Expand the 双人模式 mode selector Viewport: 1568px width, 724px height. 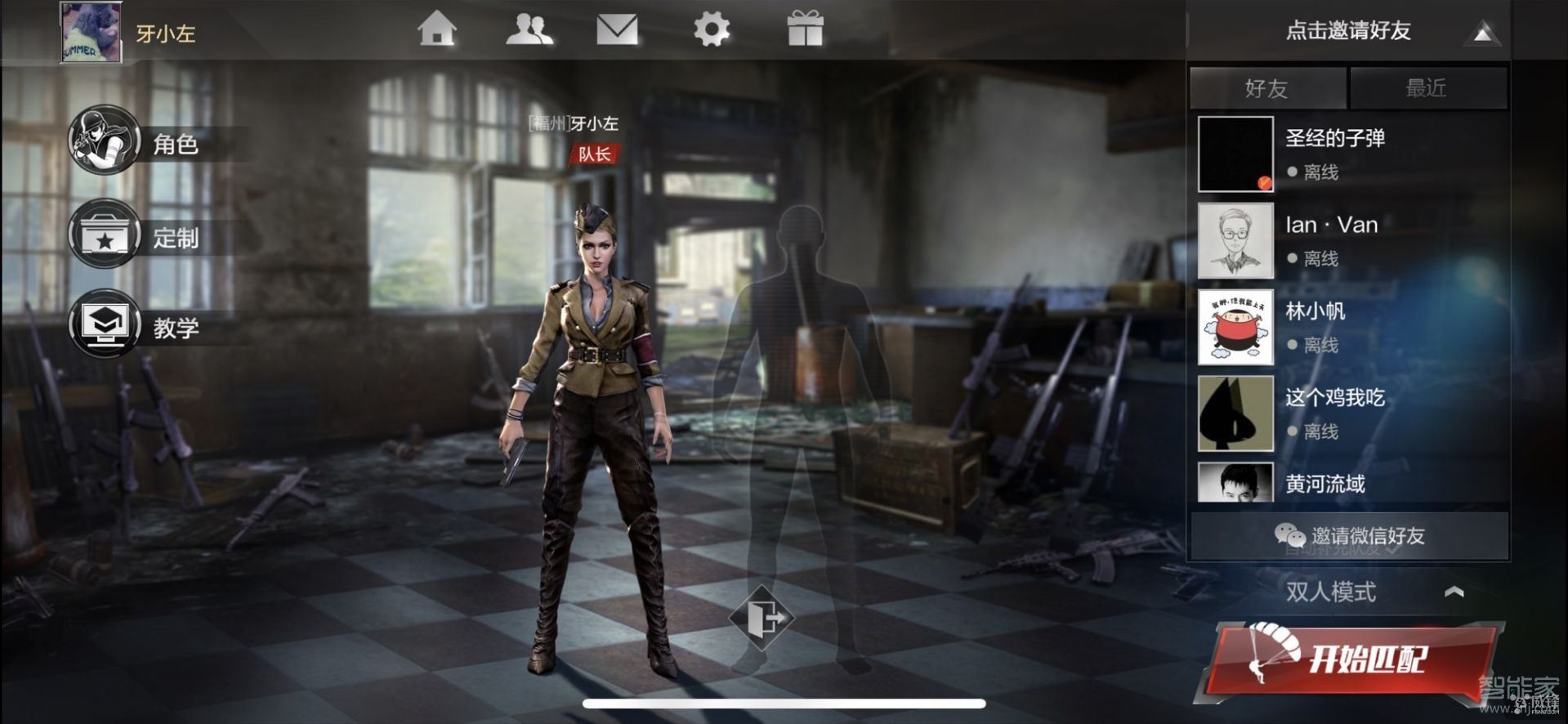(x=1373, y=592)
